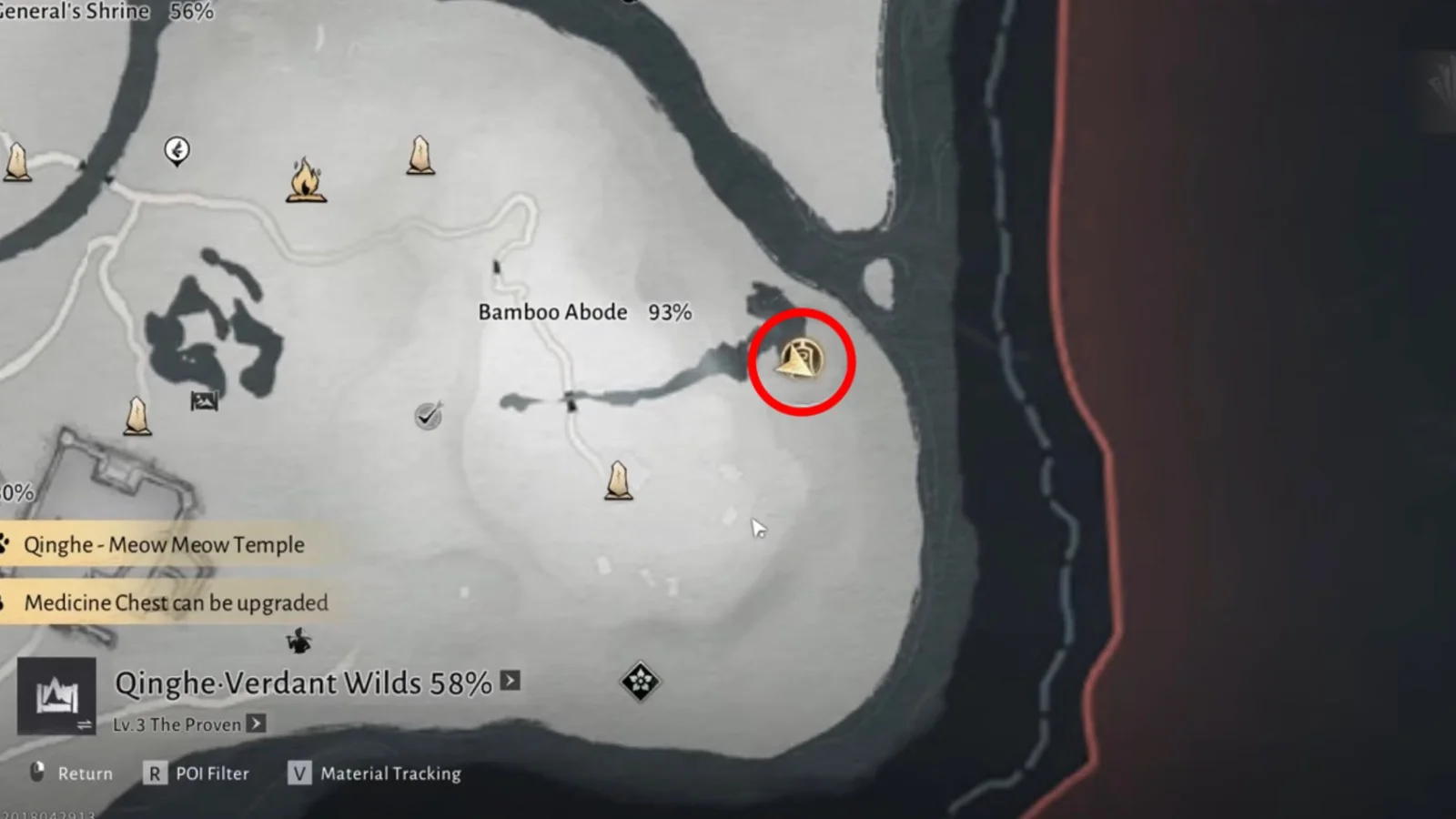1456x819 pixels.
Task: Open the POI Filter
Action: coord(196,773)
